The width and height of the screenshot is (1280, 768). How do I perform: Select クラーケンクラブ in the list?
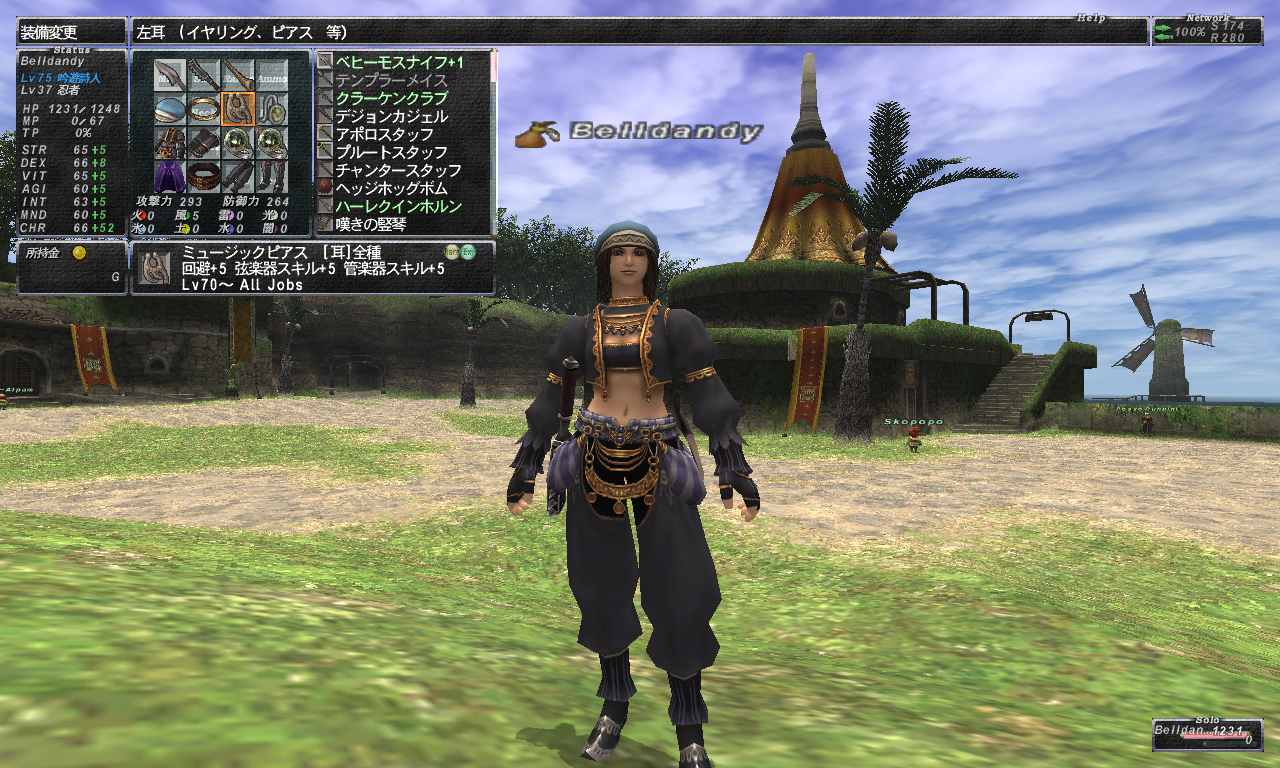coord(391,99)
